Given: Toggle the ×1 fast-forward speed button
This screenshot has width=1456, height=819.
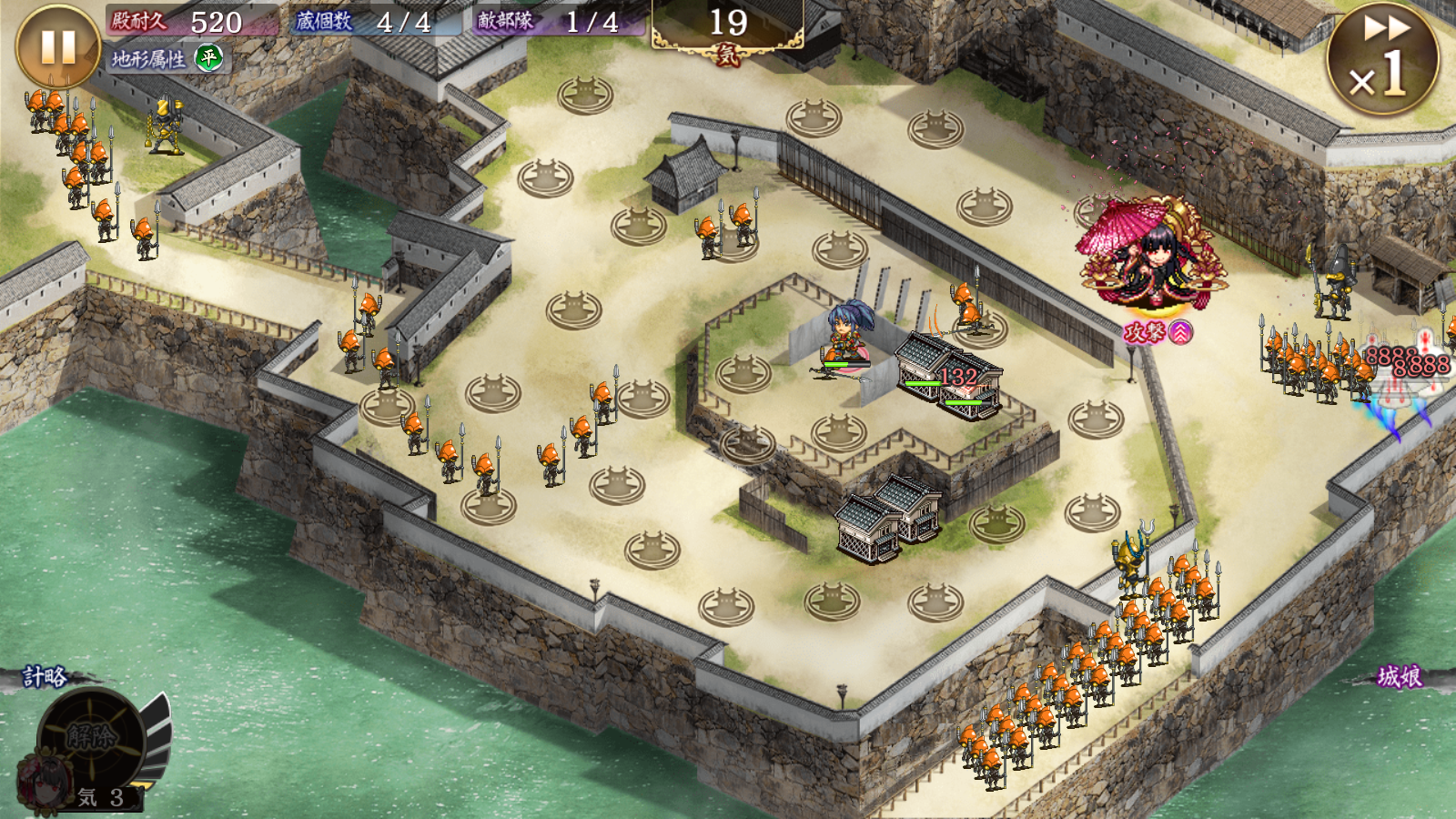Looking at the screenshot, I should pos(1382,59).
